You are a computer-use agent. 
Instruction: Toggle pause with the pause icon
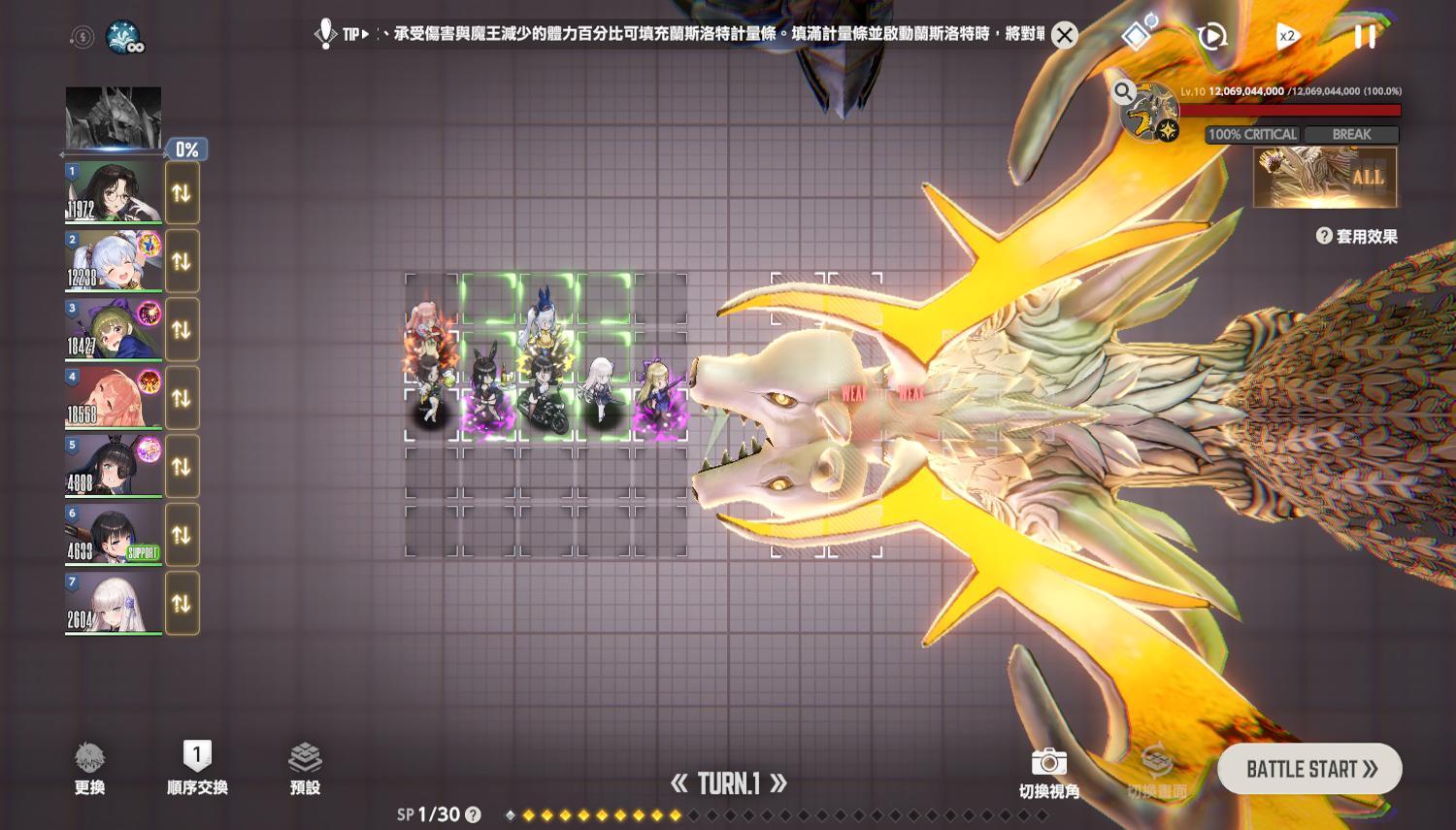tap(1363, 36)
